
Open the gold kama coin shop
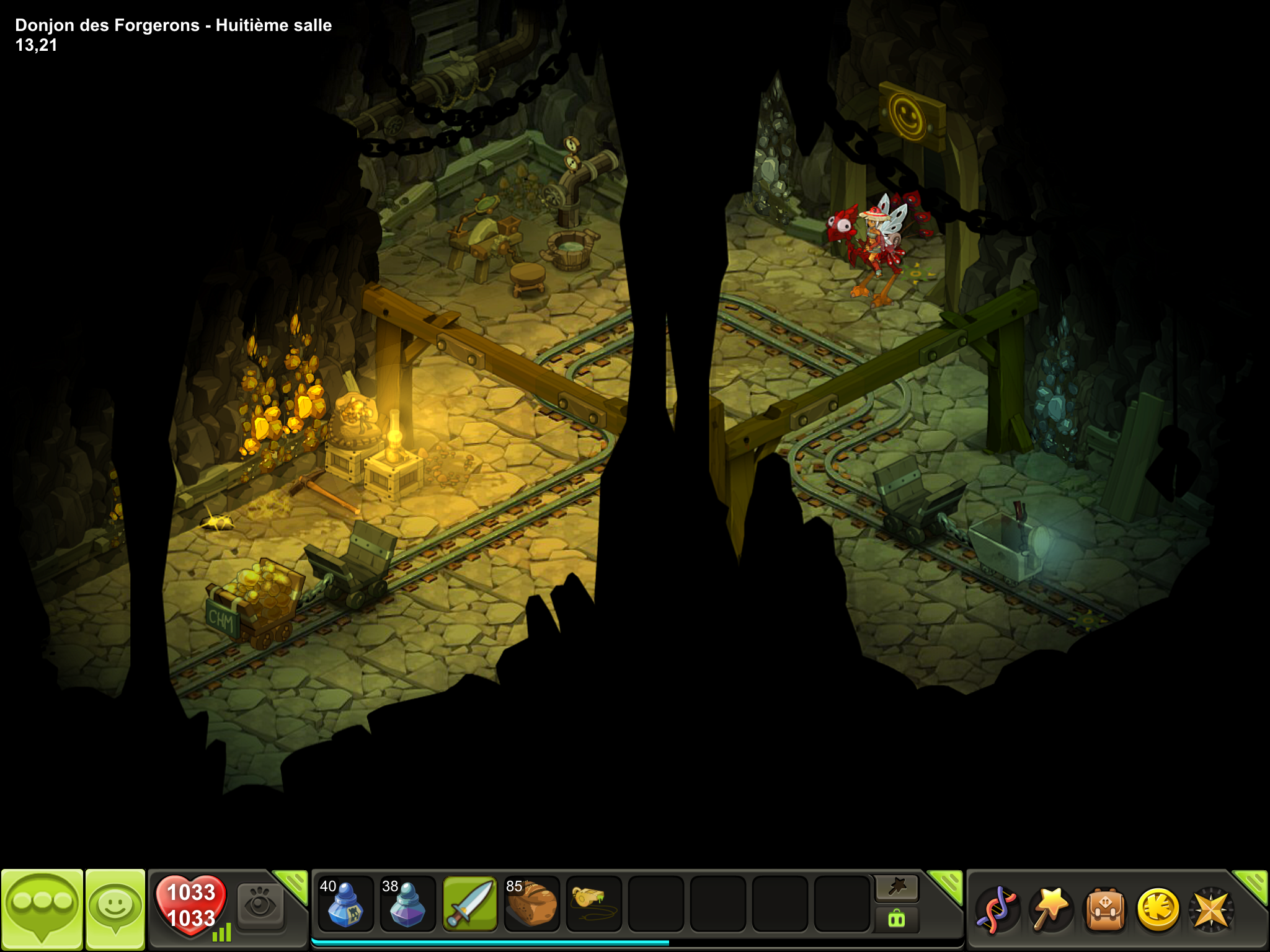coord(1158,909)
